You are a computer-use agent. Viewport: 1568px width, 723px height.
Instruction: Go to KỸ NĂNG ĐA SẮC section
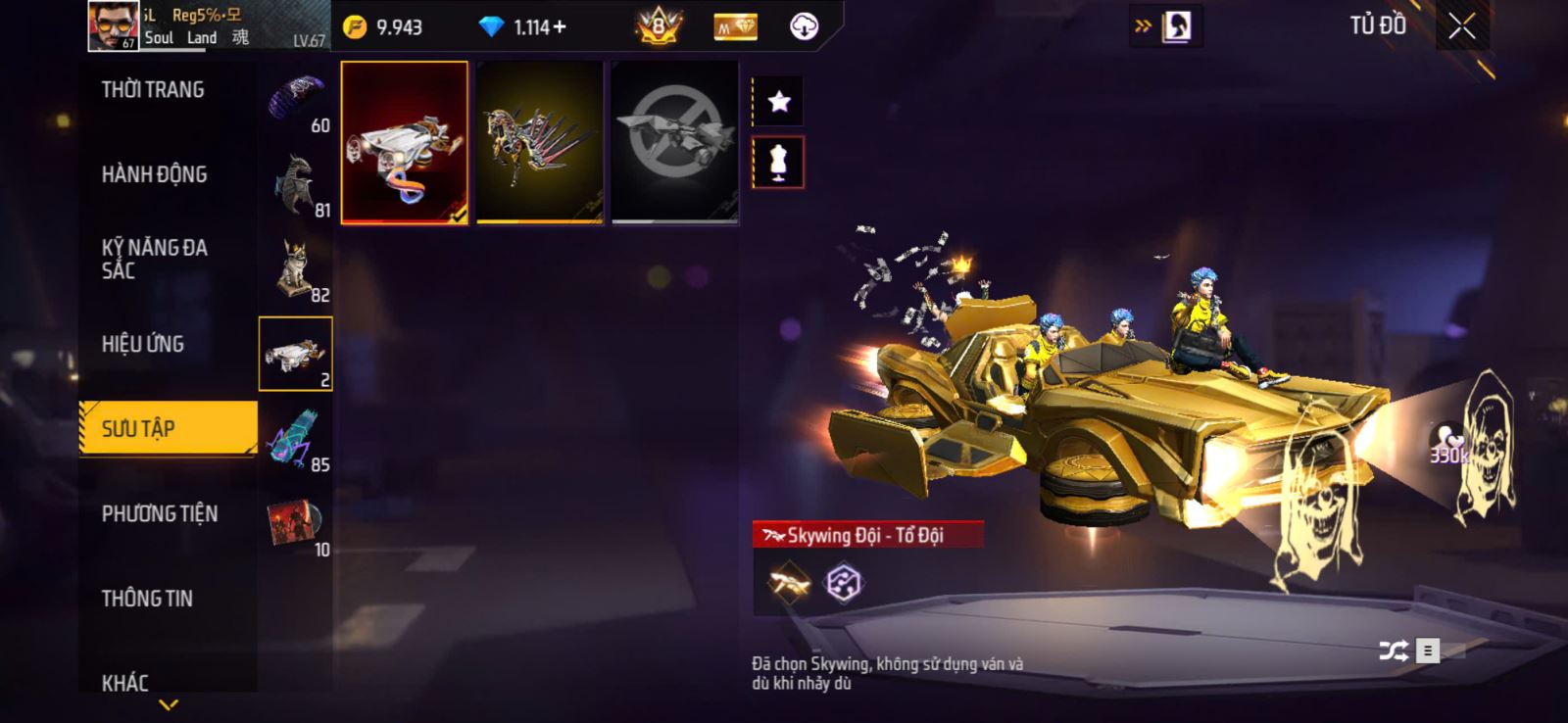tap(154, 259)
